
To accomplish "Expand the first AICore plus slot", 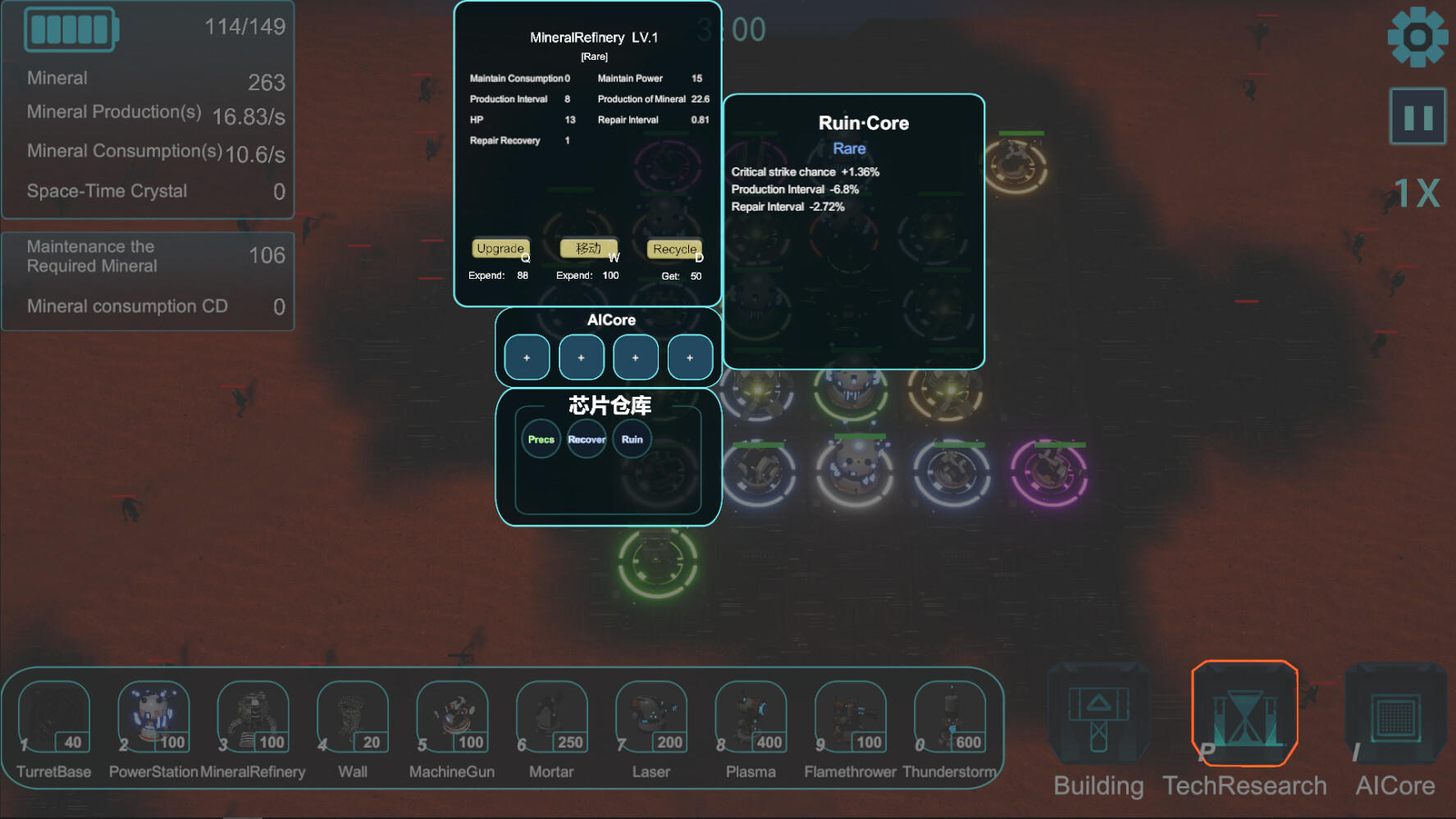I will coord(526,357).
